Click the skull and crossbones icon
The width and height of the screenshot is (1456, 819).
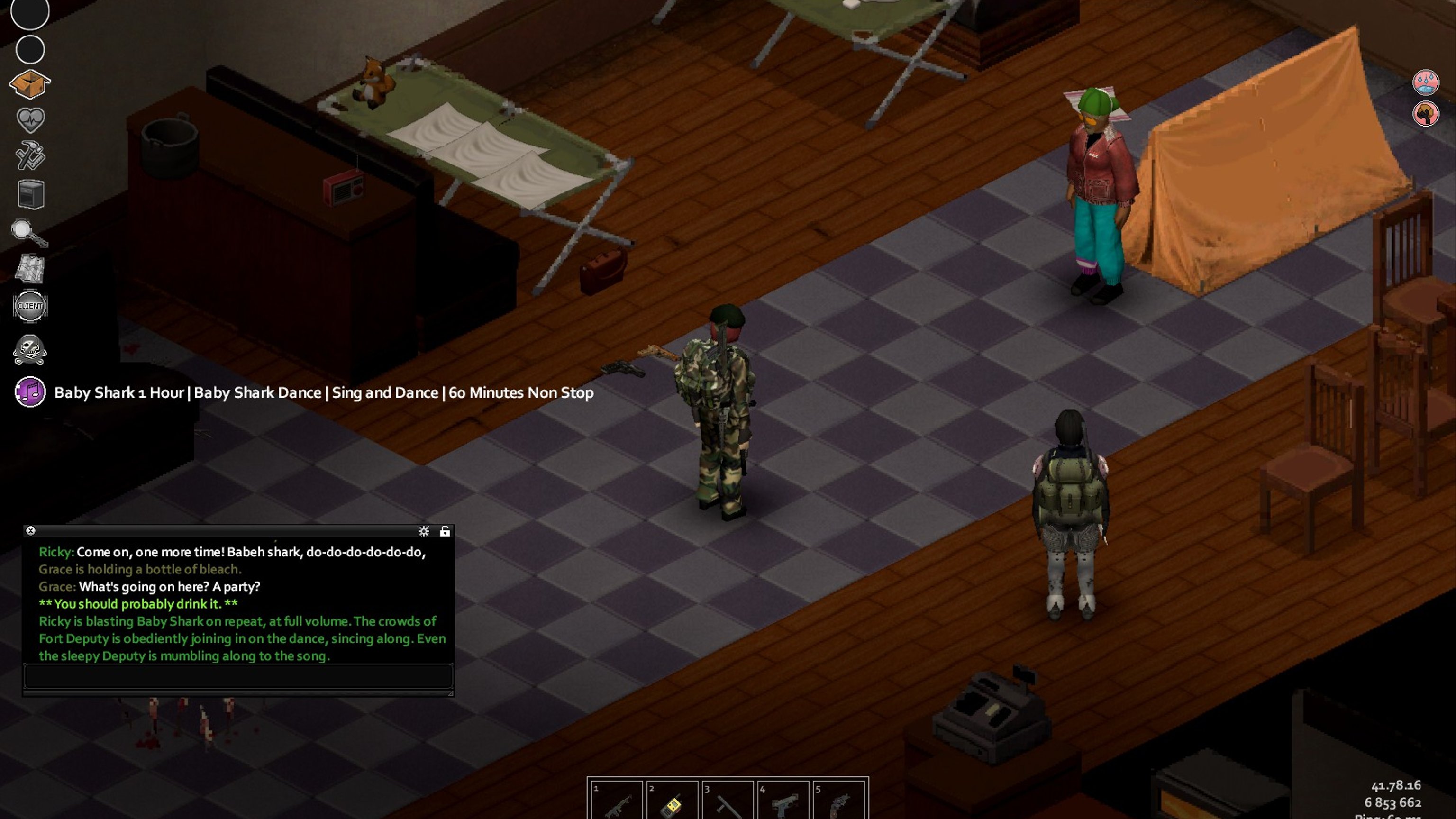(x=30, y=349)
